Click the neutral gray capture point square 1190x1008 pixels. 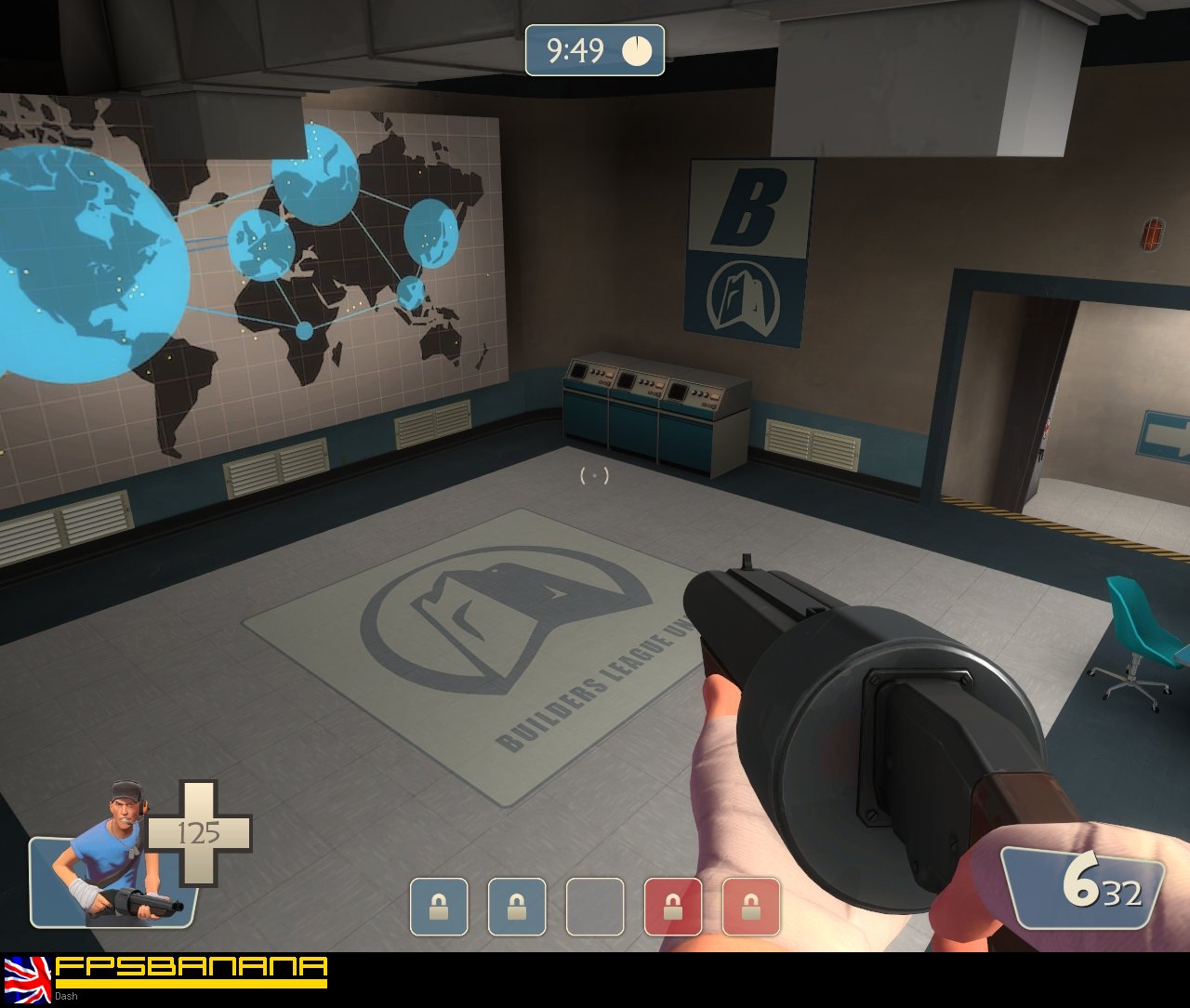(593, 908)
